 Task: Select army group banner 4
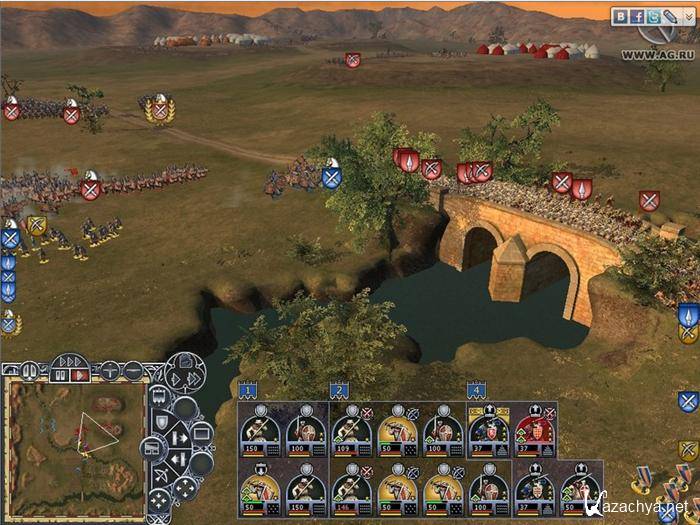(476, 390)
